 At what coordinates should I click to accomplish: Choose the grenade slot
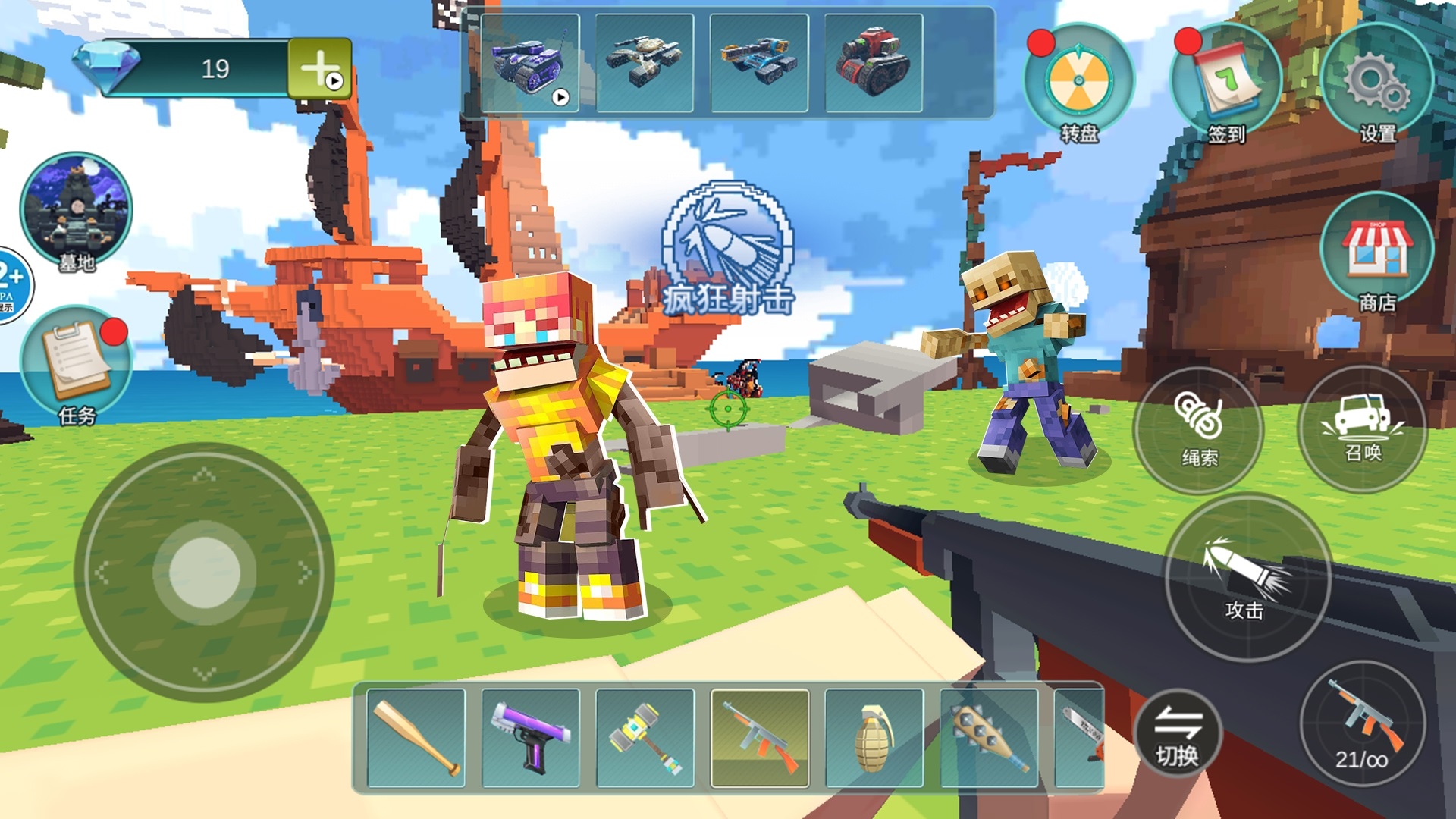[874, 738]
